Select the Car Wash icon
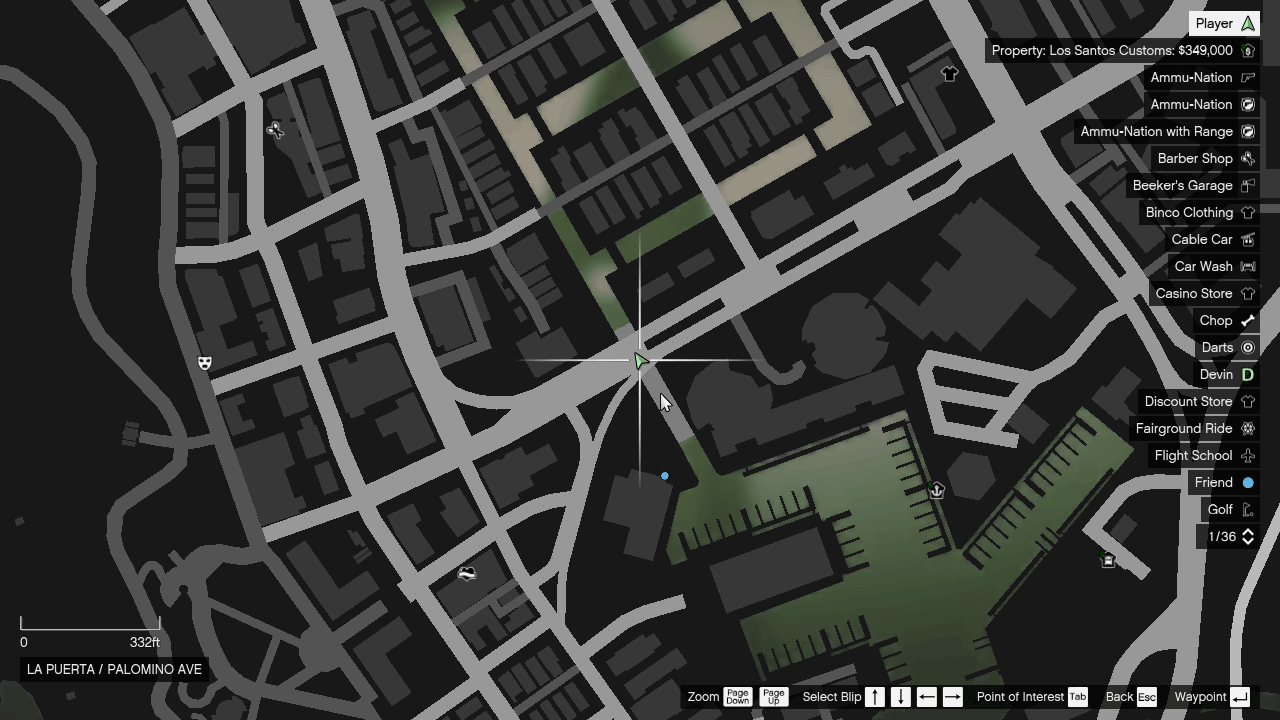Image resolution: width=1280 pixels, height=720 pixels. tap(1248, 266)
